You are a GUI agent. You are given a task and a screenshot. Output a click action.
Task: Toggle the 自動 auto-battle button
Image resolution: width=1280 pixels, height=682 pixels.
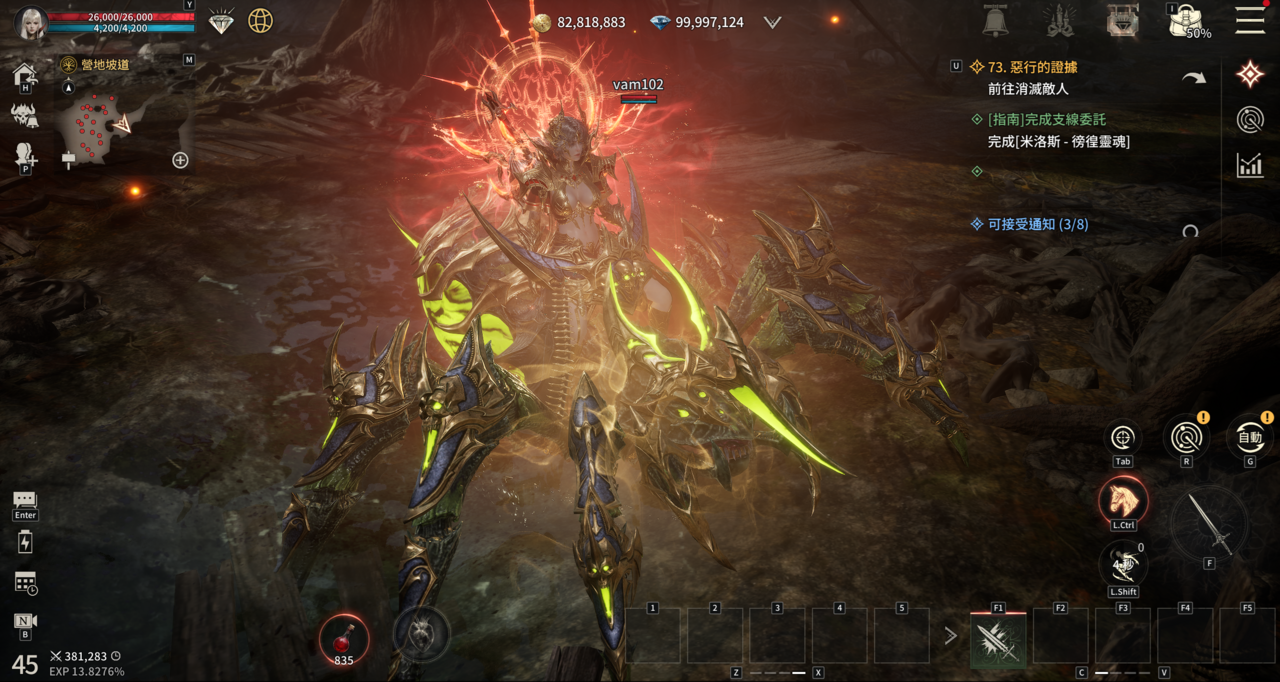pos(1250,437)
